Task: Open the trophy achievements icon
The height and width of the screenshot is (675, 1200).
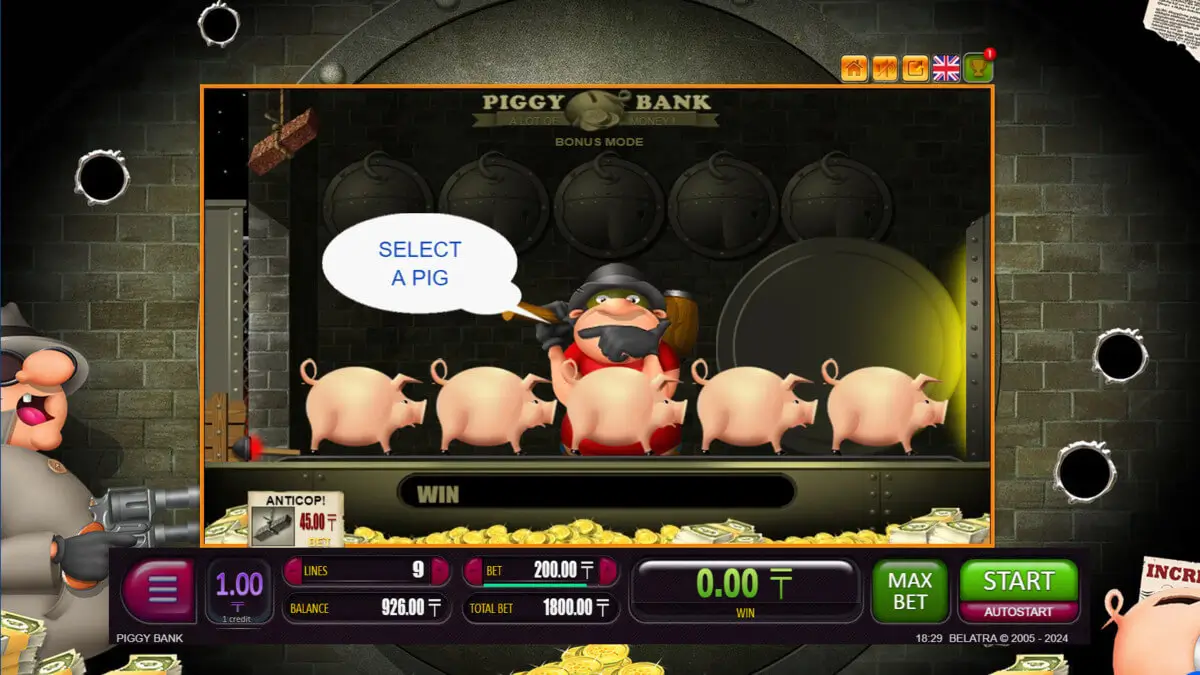Action: tap(977, 68)
